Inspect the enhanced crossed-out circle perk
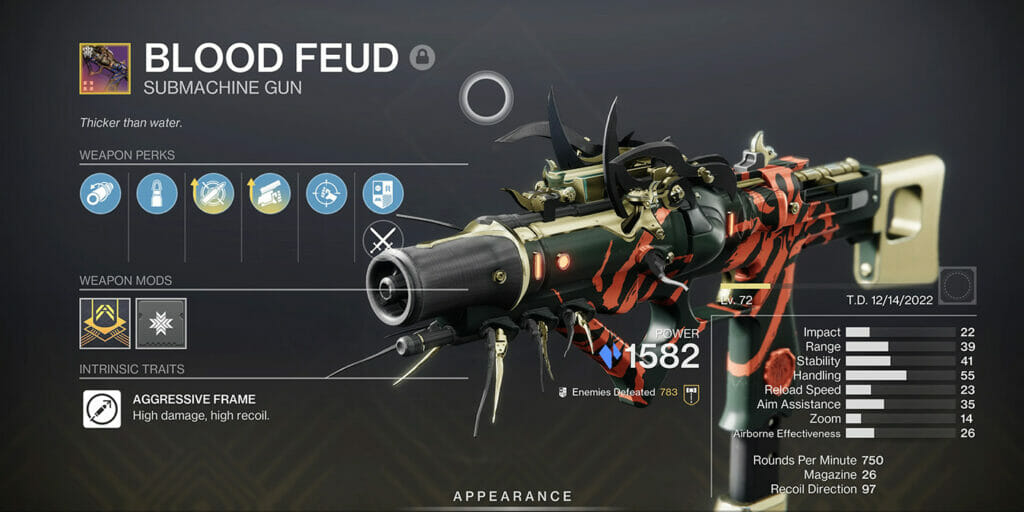The image size is (1024, 512). (213, 193)
